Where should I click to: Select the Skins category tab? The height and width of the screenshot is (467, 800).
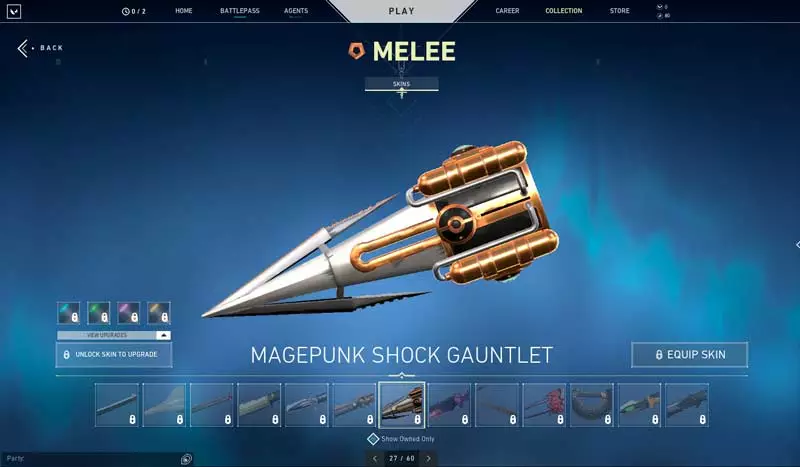(x=401, y=84)
